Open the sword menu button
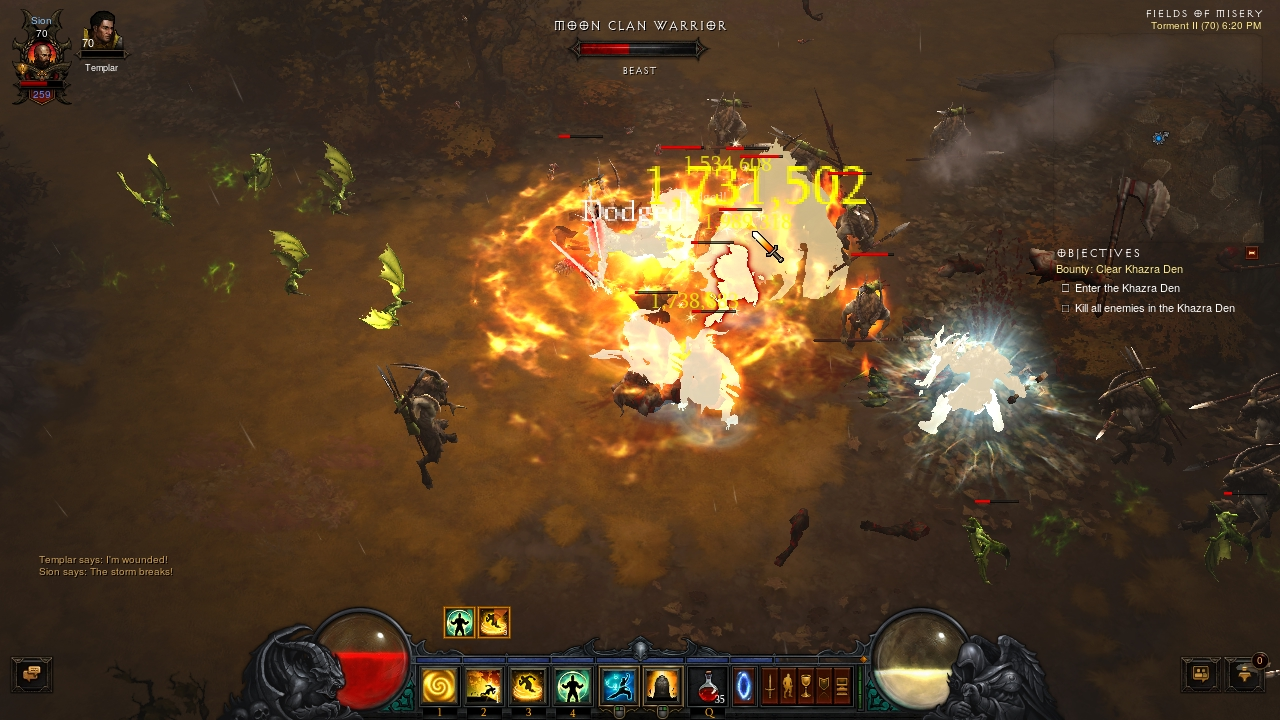Screen dimensions: 1280x720 click(x=770, y=687)
